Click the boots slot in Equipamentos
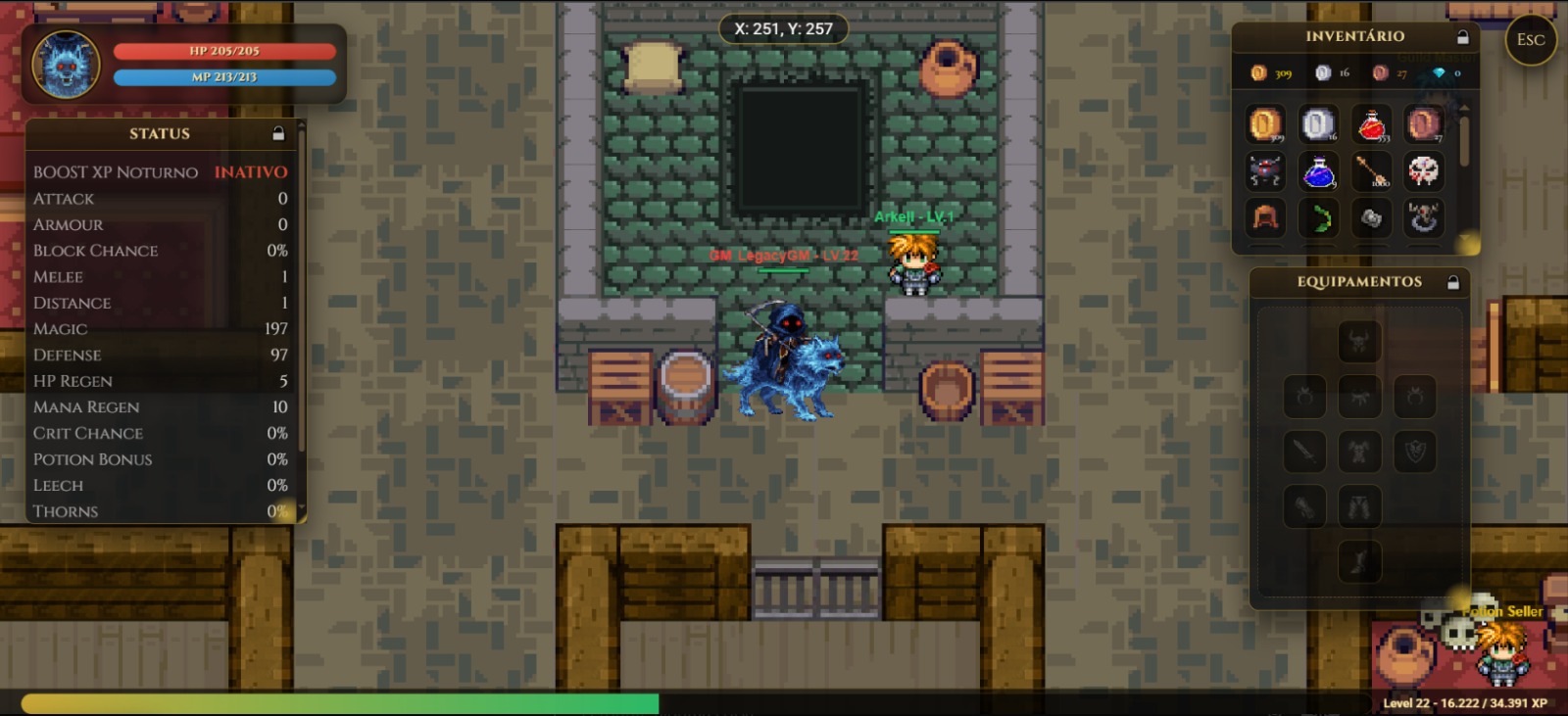The width and height of the screenshot is (1568, 716). click(1360, 559)
